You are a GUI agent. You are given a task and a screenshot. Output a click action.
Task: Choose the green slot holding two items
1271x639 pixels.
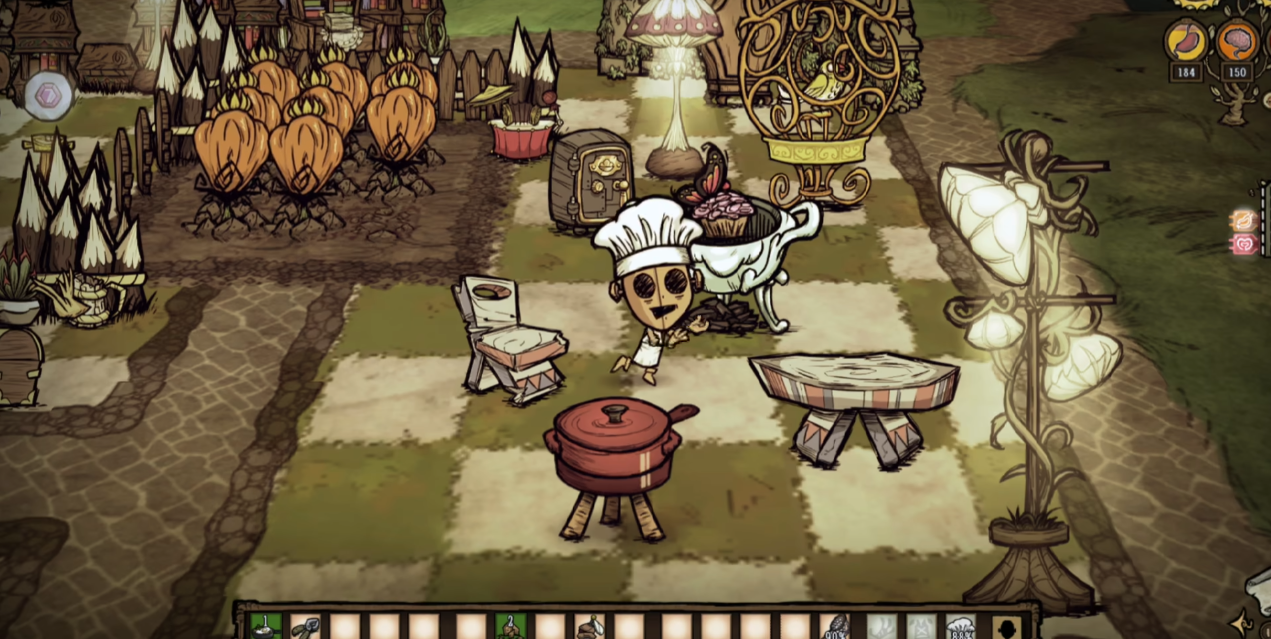point(510,628)
